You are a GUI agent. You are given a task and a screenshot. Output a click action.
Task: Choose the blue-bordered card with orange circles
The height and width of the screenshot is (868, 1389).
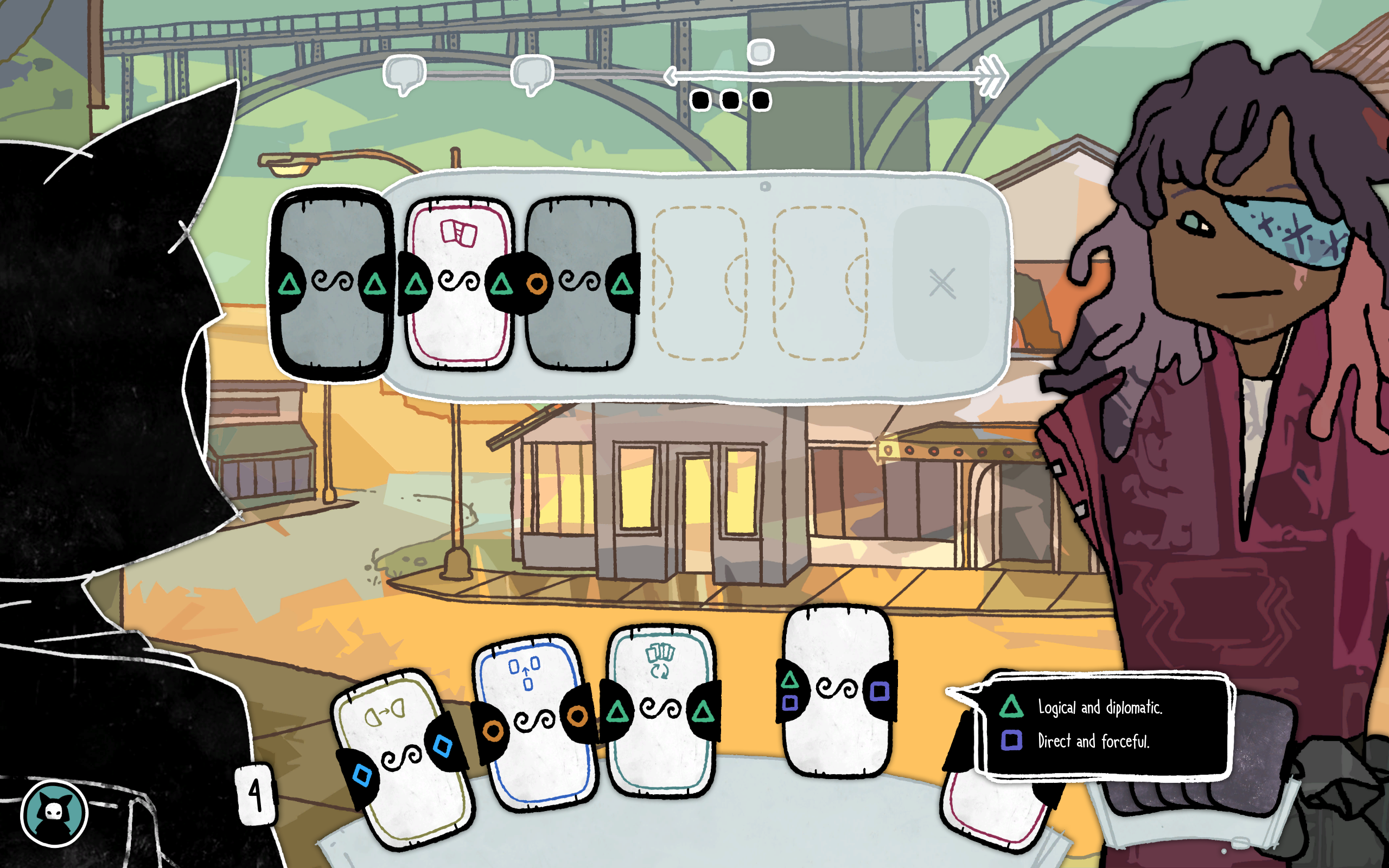point(535,722)
